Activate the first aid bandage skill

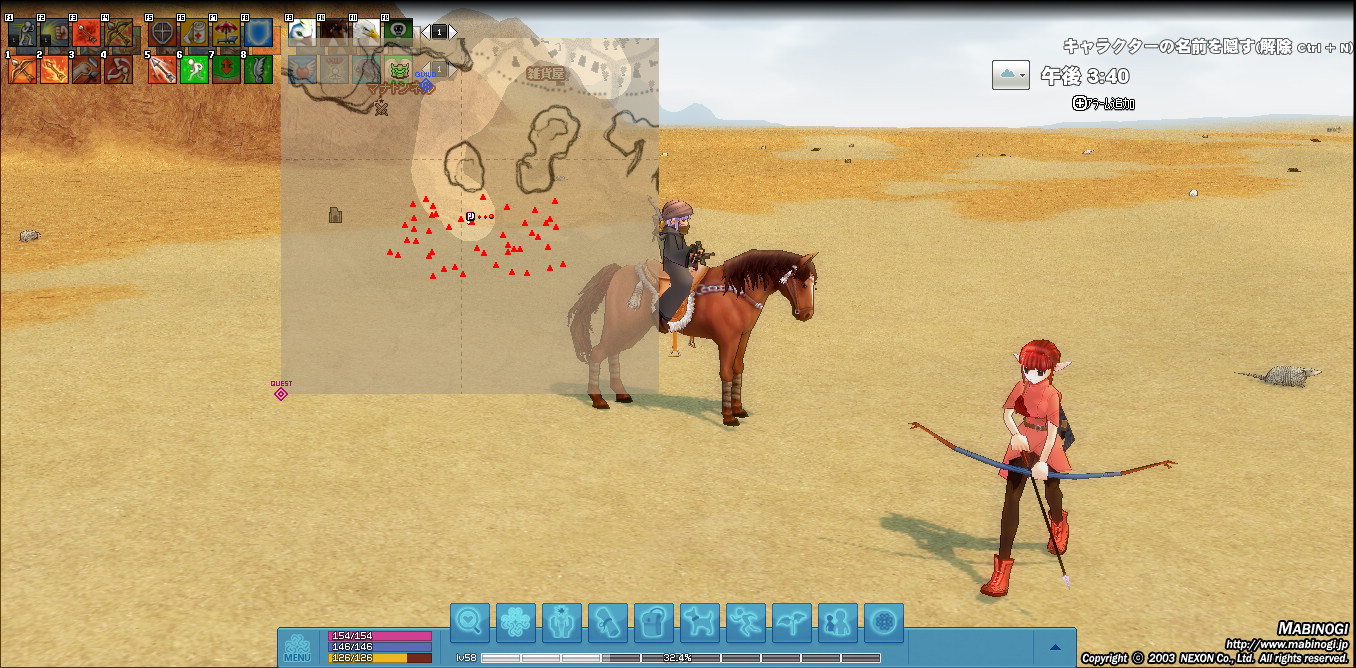tap(193, 33)
